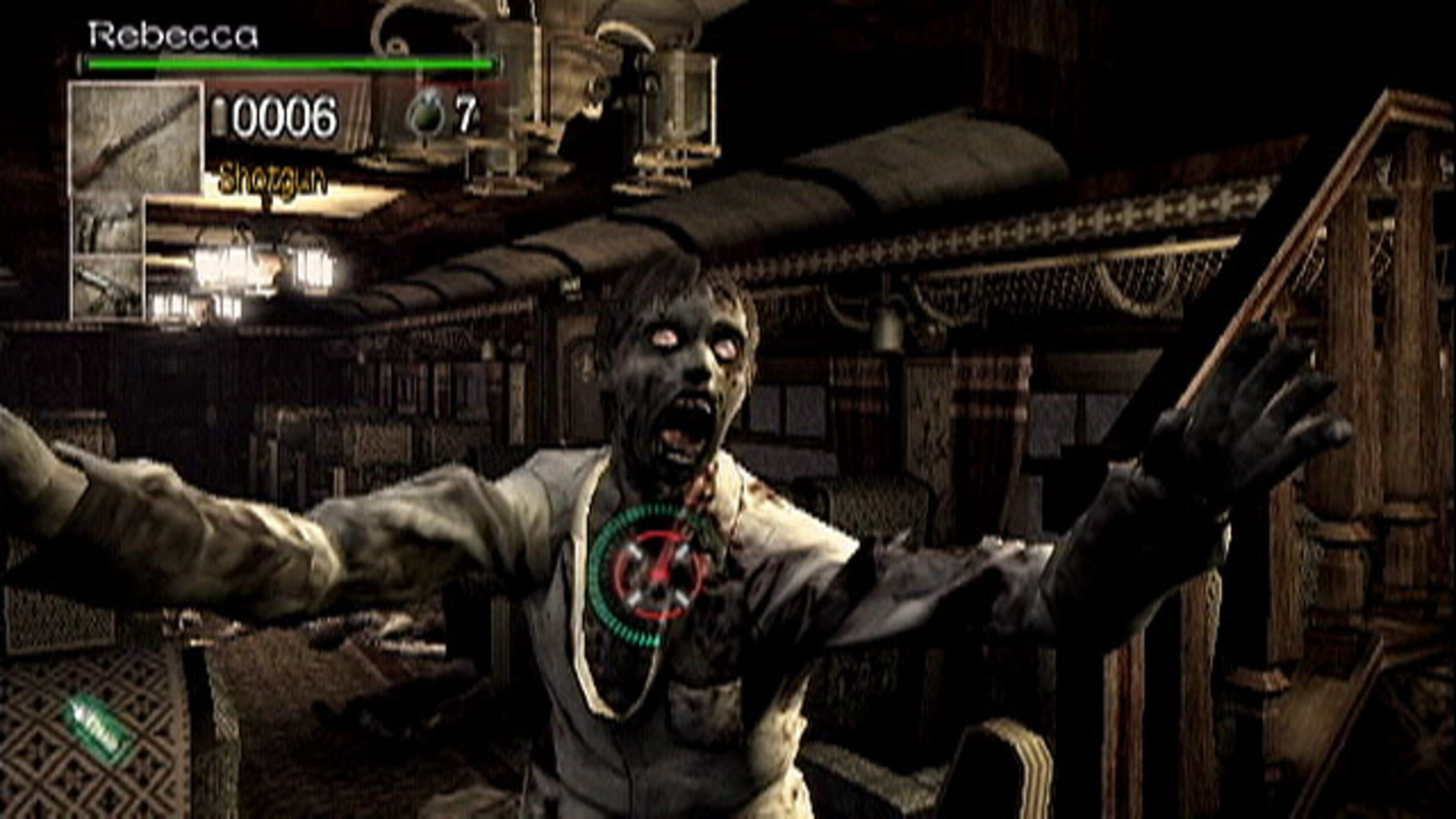Select the equipped Shotgun weapon slot
Image resolution: width=1456 pixels, height=819 pixels.
pyautogui.click(x=136, y=138)
